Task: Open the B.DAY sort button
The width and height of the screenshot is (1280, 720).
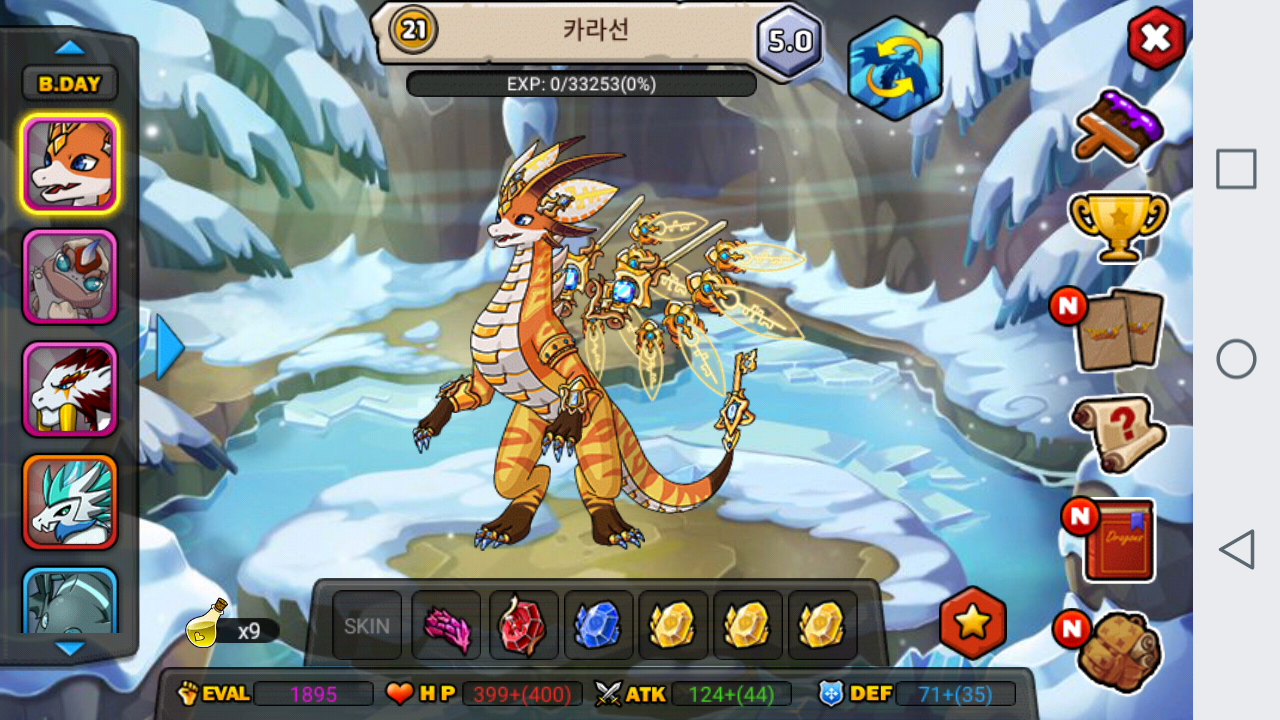Action: point(70,84)
